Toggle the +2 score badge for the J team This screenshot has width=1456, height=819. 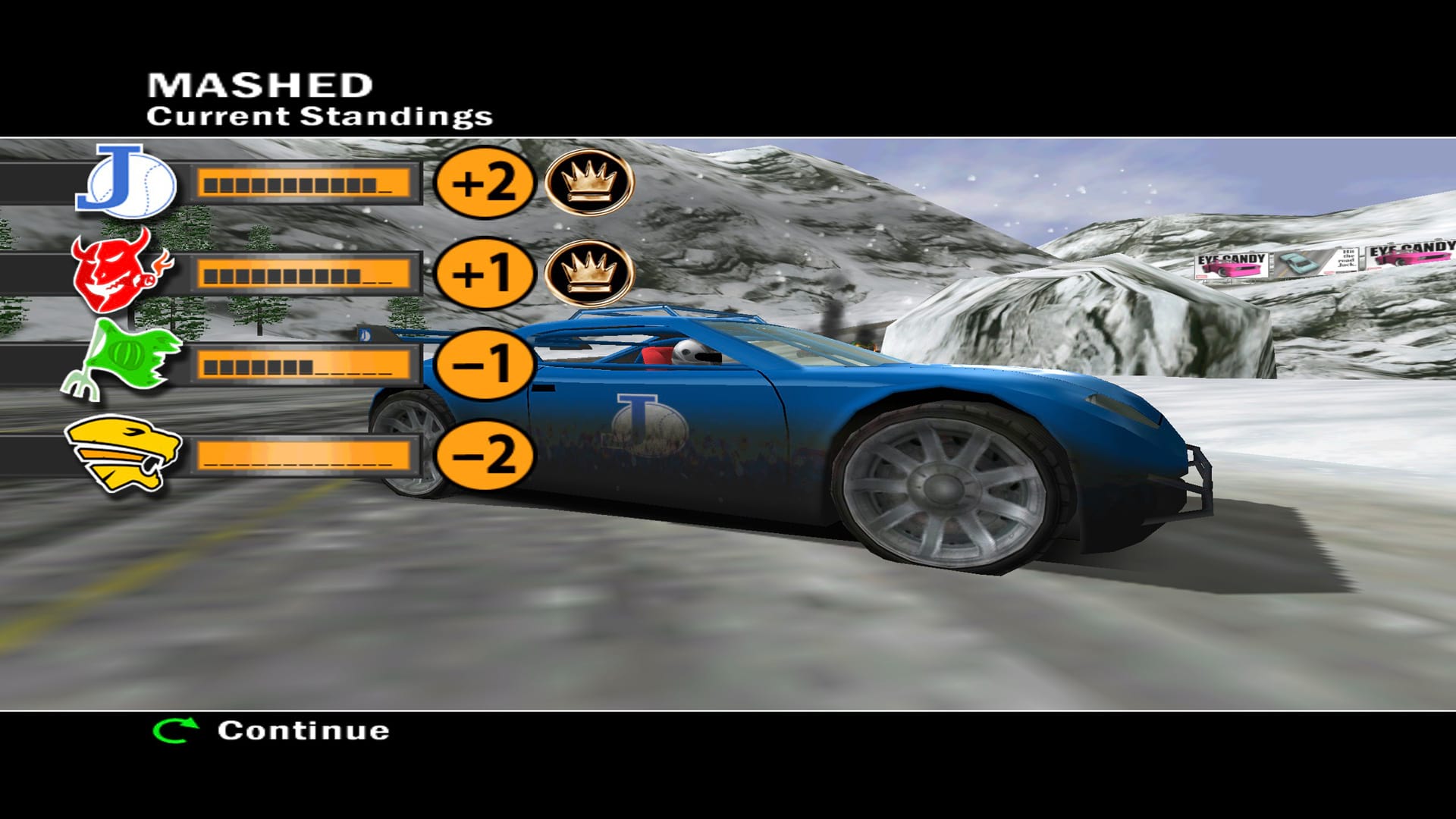click(x=485, y=181)
